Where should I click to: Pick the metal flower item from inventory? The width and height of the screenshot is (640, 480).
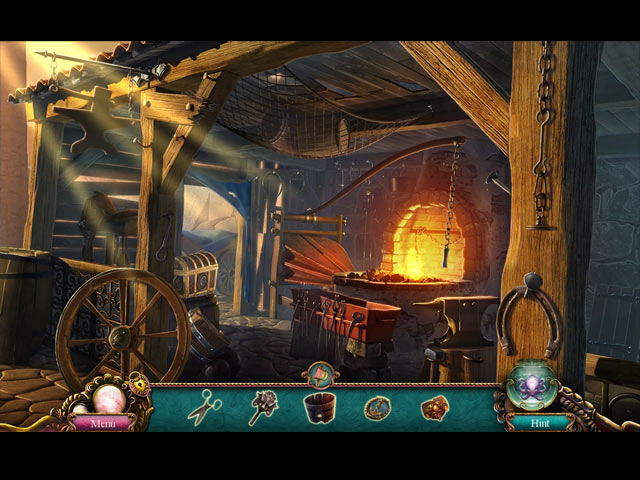[263, 406]
